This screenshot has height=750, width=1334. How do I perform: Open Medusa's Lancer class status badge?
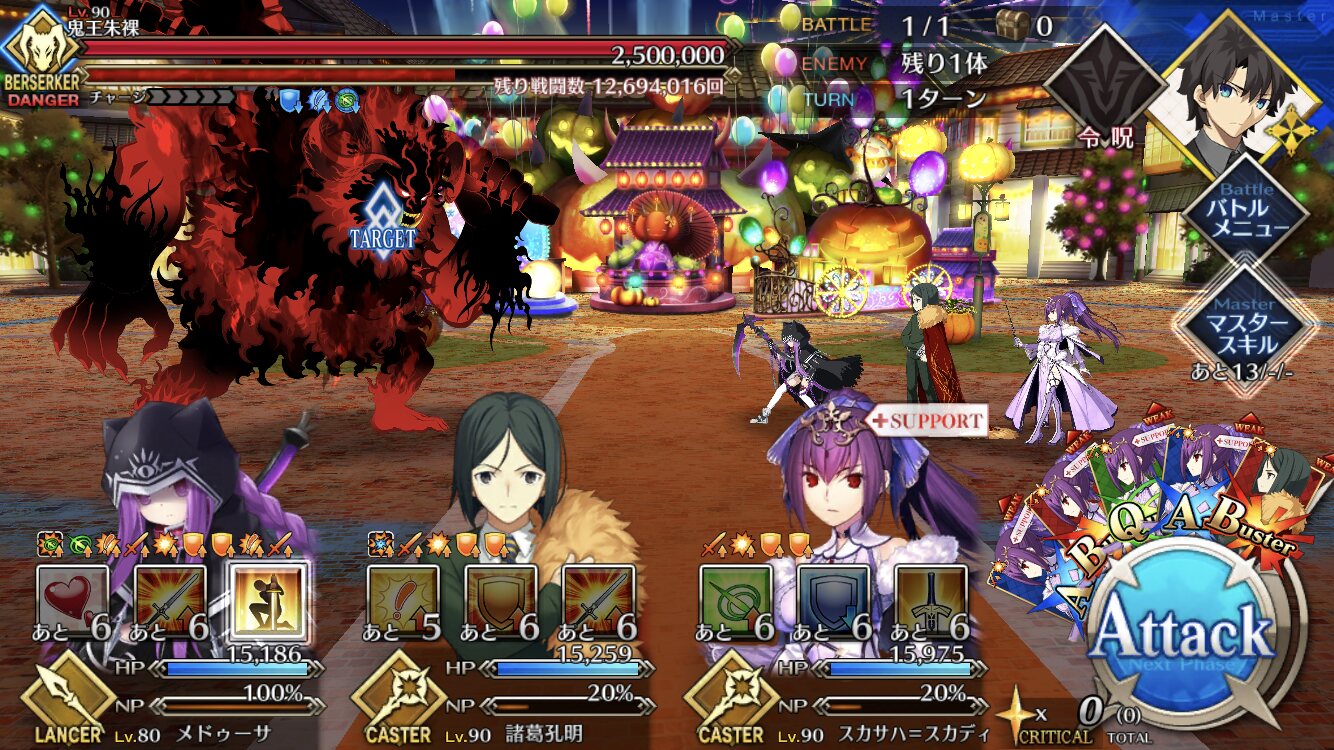(66, 700)
